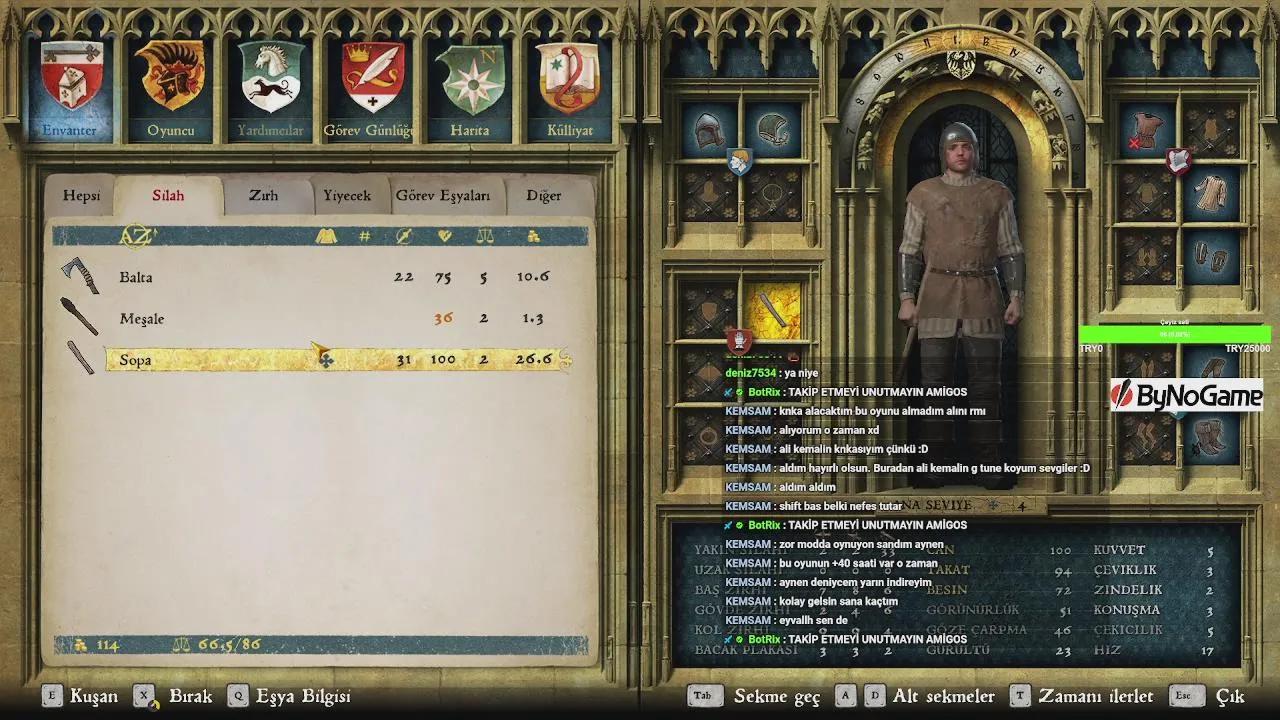
Task: Click the Balta axe icon in the list
Action: (80, 276)
